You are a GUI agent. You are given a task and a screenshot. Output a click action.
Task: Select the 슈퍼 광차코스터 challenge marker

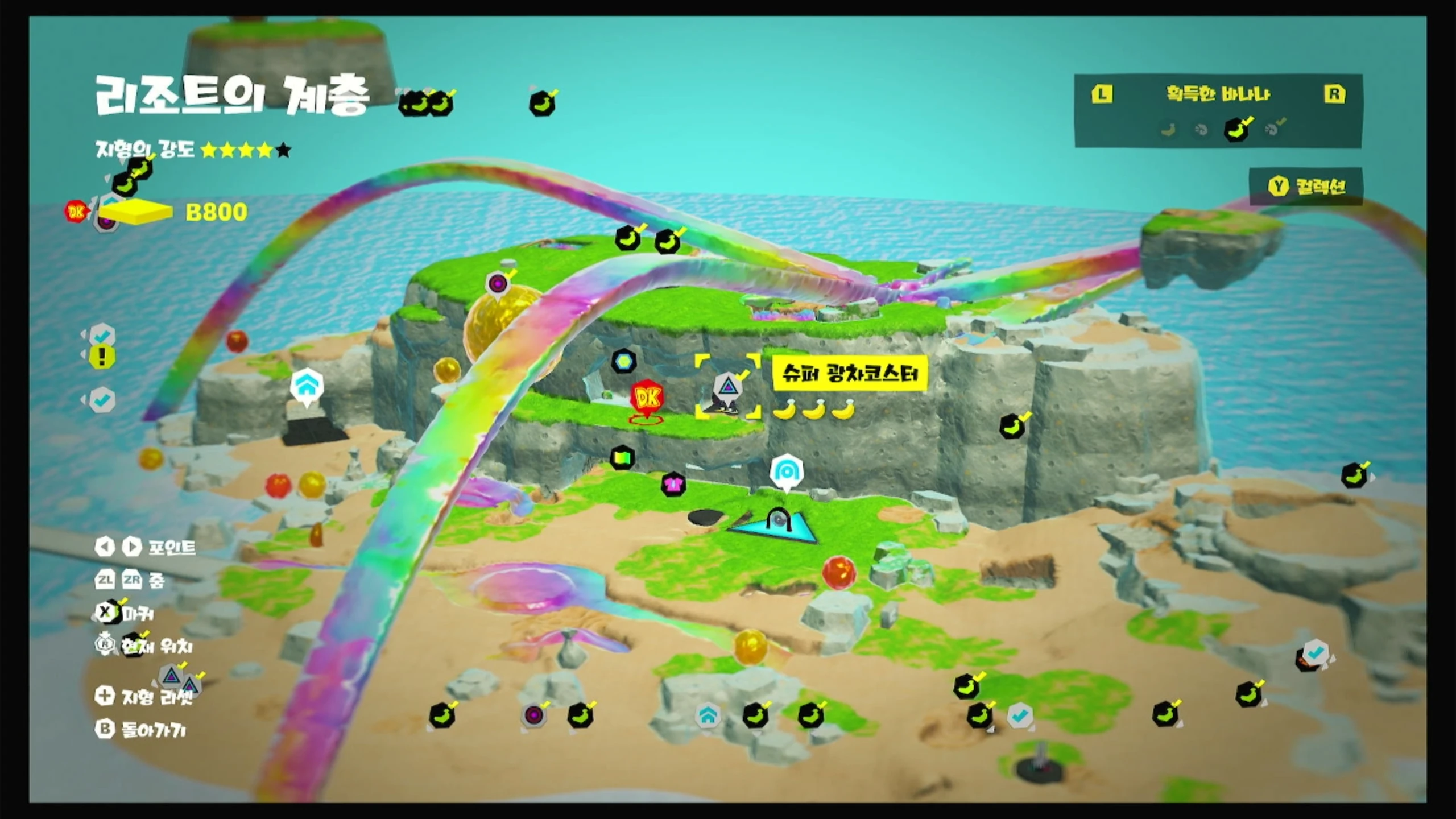(727, 388)
